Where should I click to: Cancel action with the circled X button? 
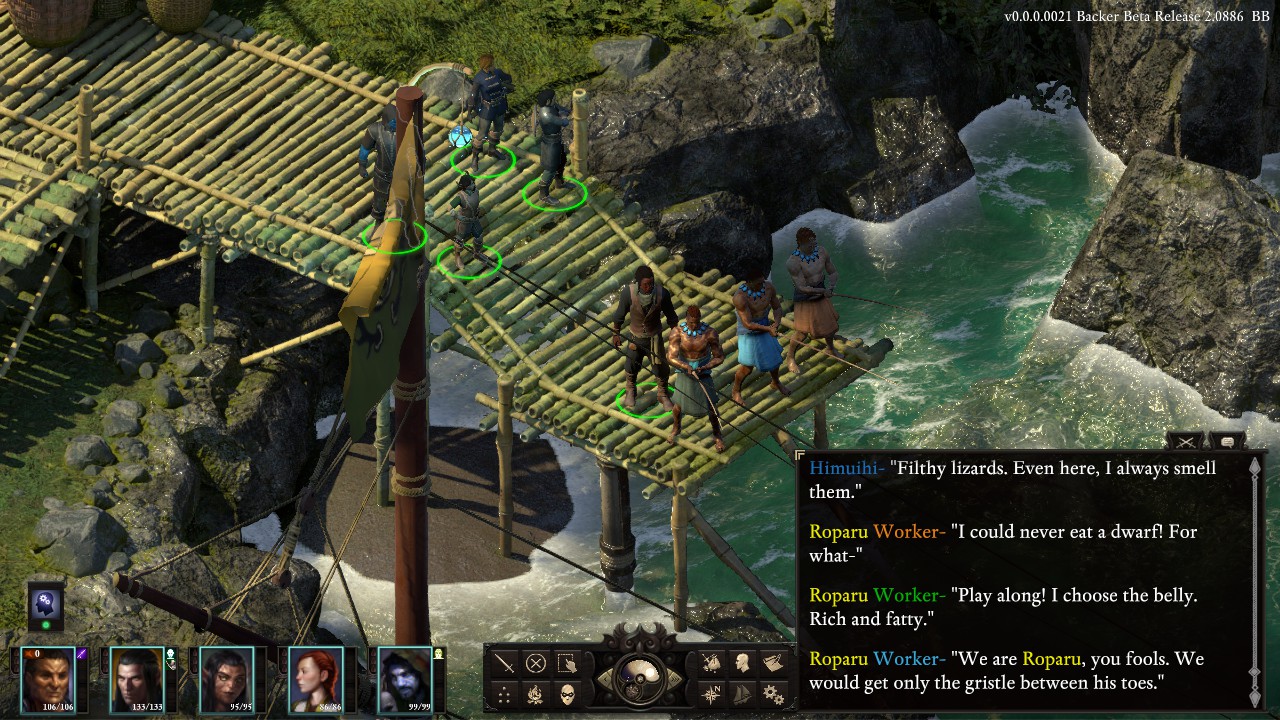pyautogui.click(x=537, y=663)
